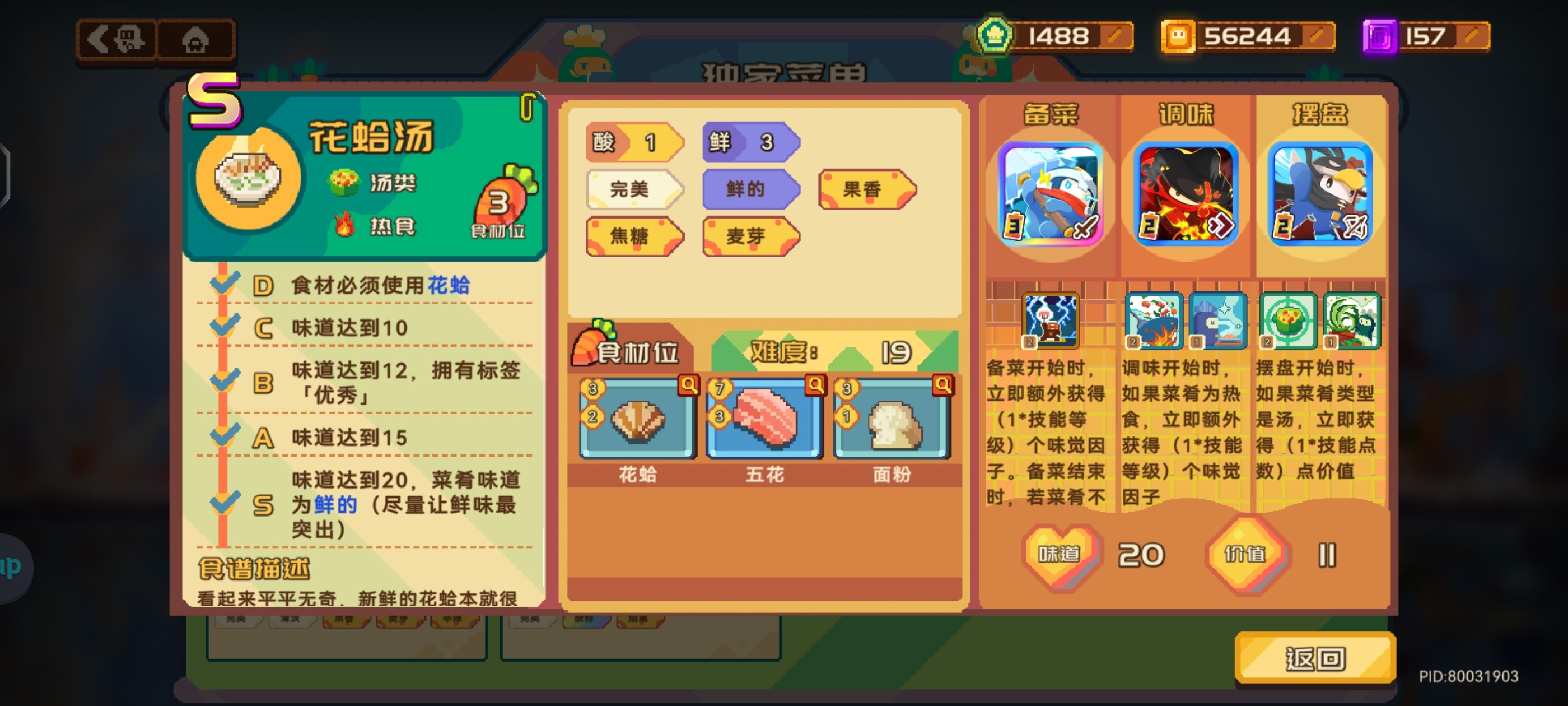Viewport: 1568px width, 706px height.
Task: Click the 返回 return button
Action: (1315, 658)
